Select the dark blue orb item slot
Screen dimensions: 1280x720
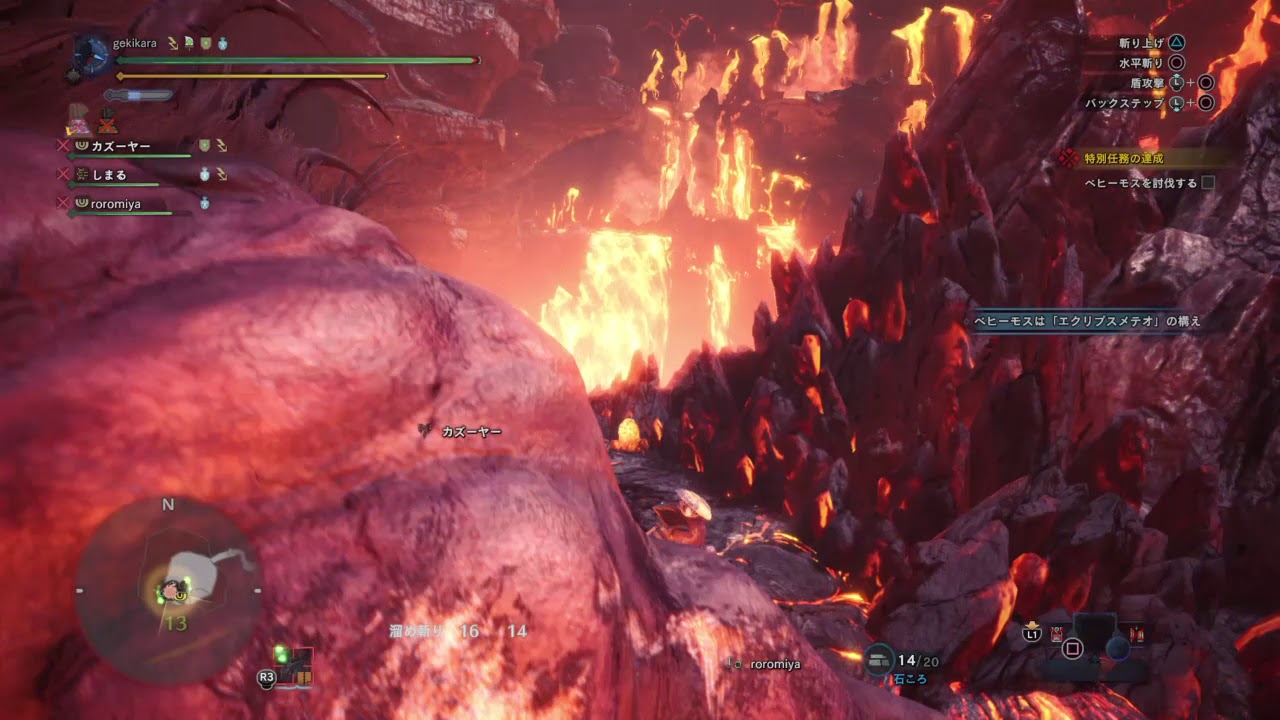[1118, 648]
